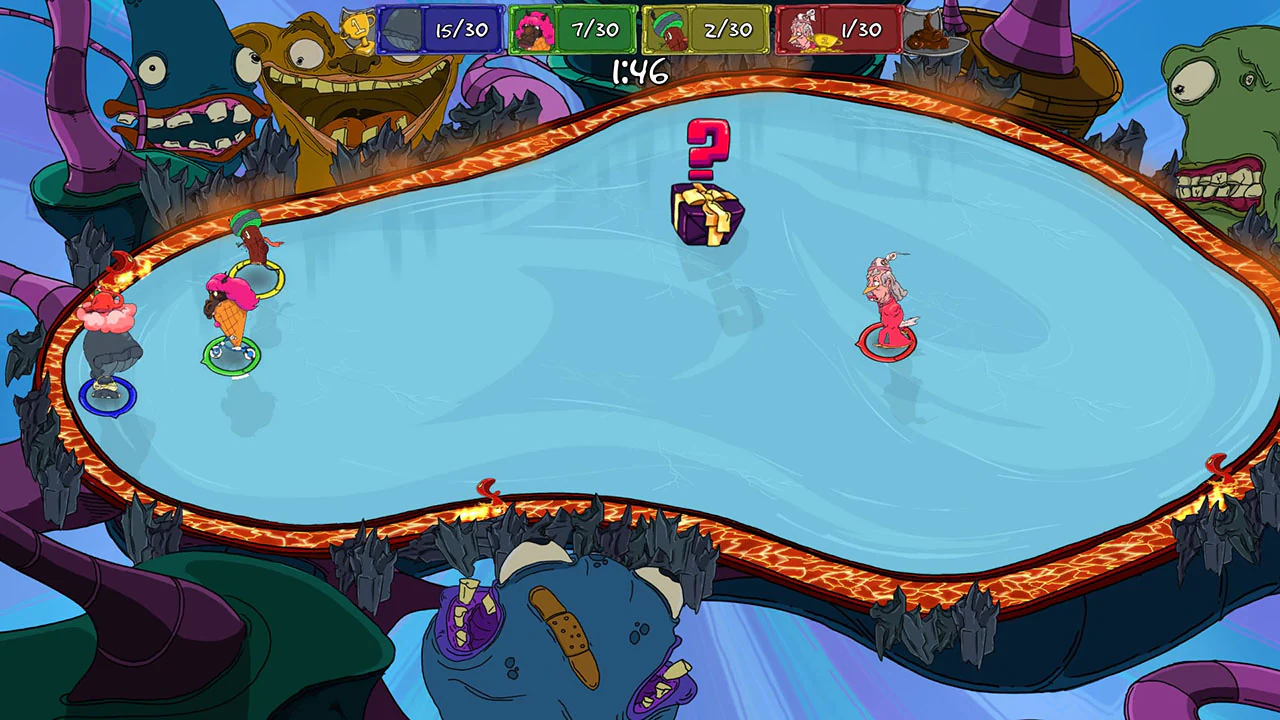Click the yellow score panel reading 2/30
This screenshot has width=1280, height=720.
727,29
